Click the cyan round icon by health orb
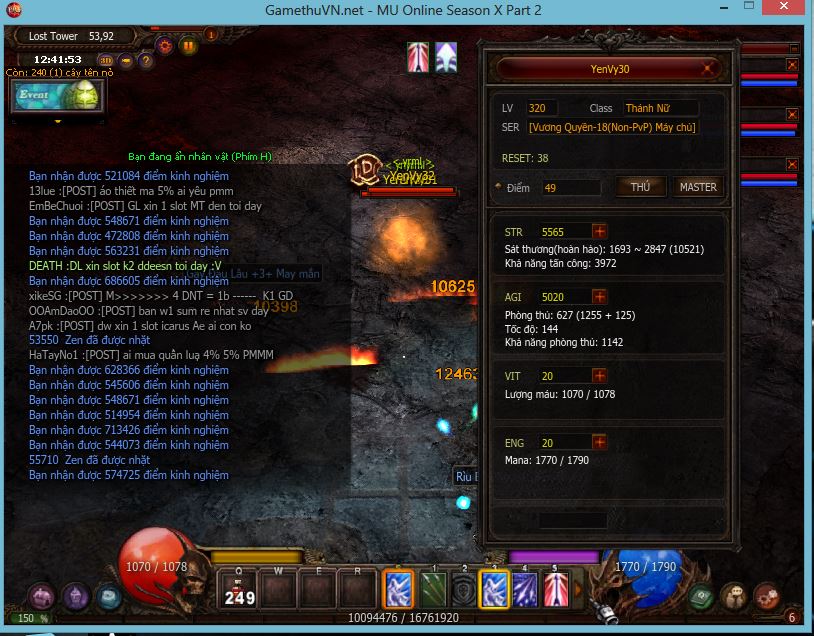Image resolution: width=814 pixels, height=636 pixels. pyautogui.click(x=108, y=597)
